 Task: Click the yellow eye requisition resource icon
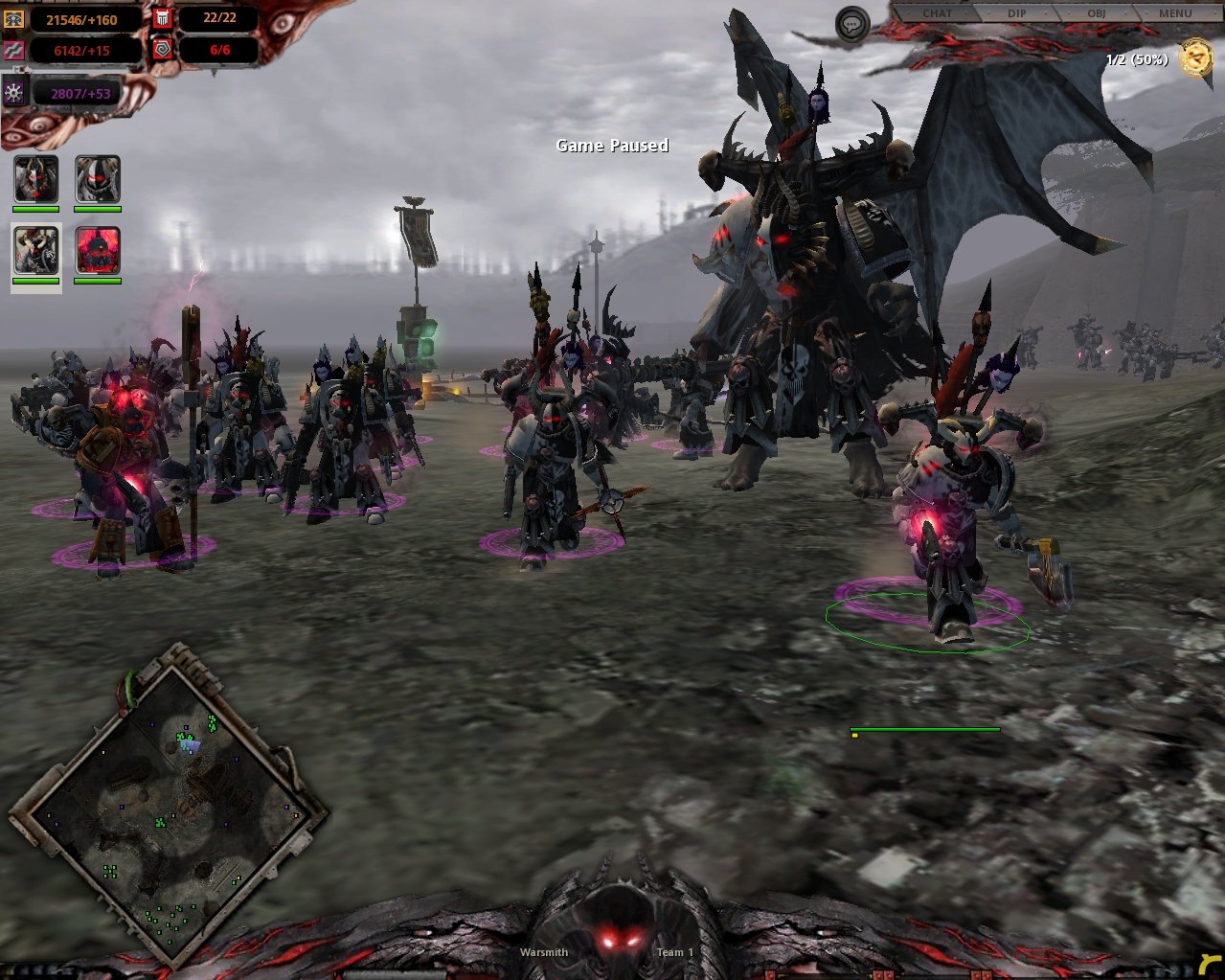(13, 19)
